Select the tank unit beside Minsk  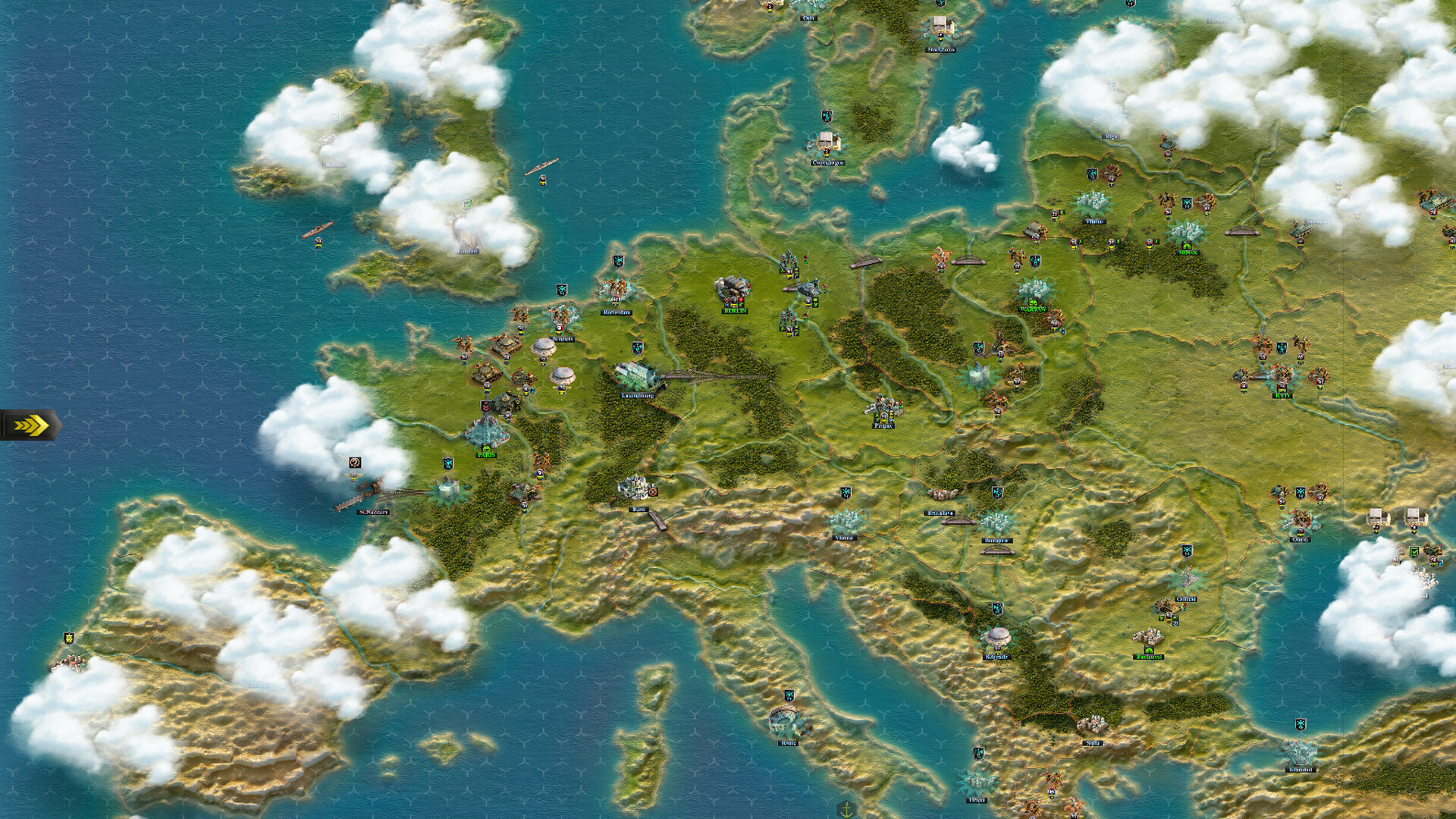click(x=1299, y=230)
